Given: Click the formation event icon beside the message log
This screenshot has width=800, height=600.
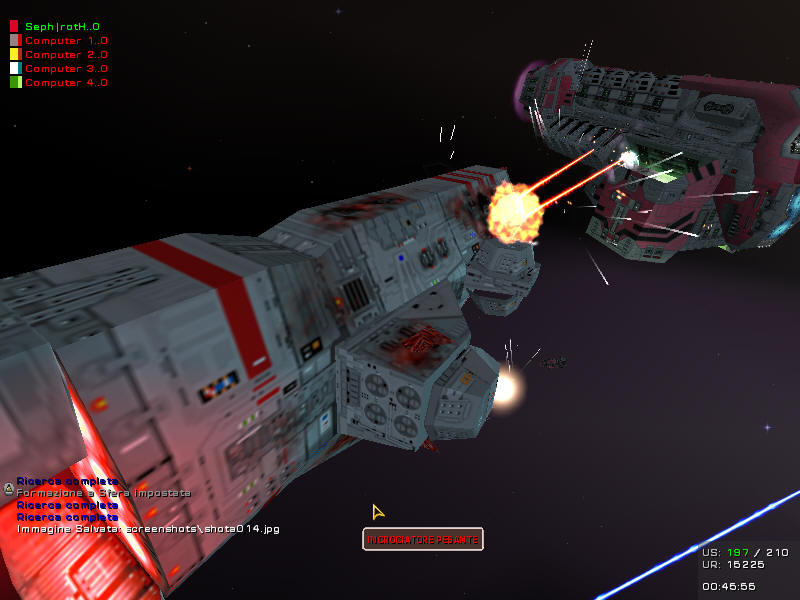Looking at the screenshot, I should [9, 489].
